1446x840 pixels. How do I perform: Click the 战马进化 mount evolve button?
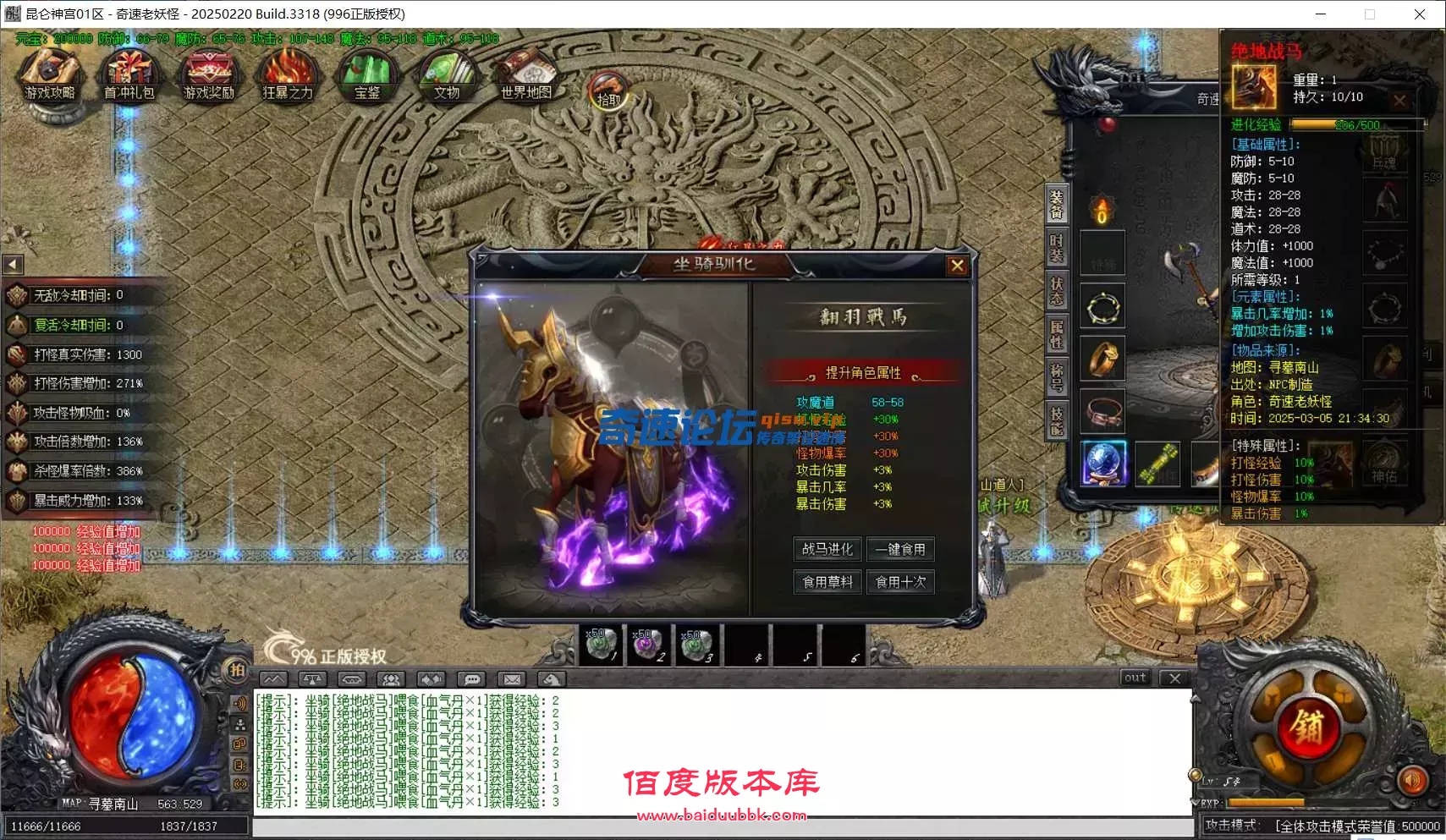click(x=827, y=549)
